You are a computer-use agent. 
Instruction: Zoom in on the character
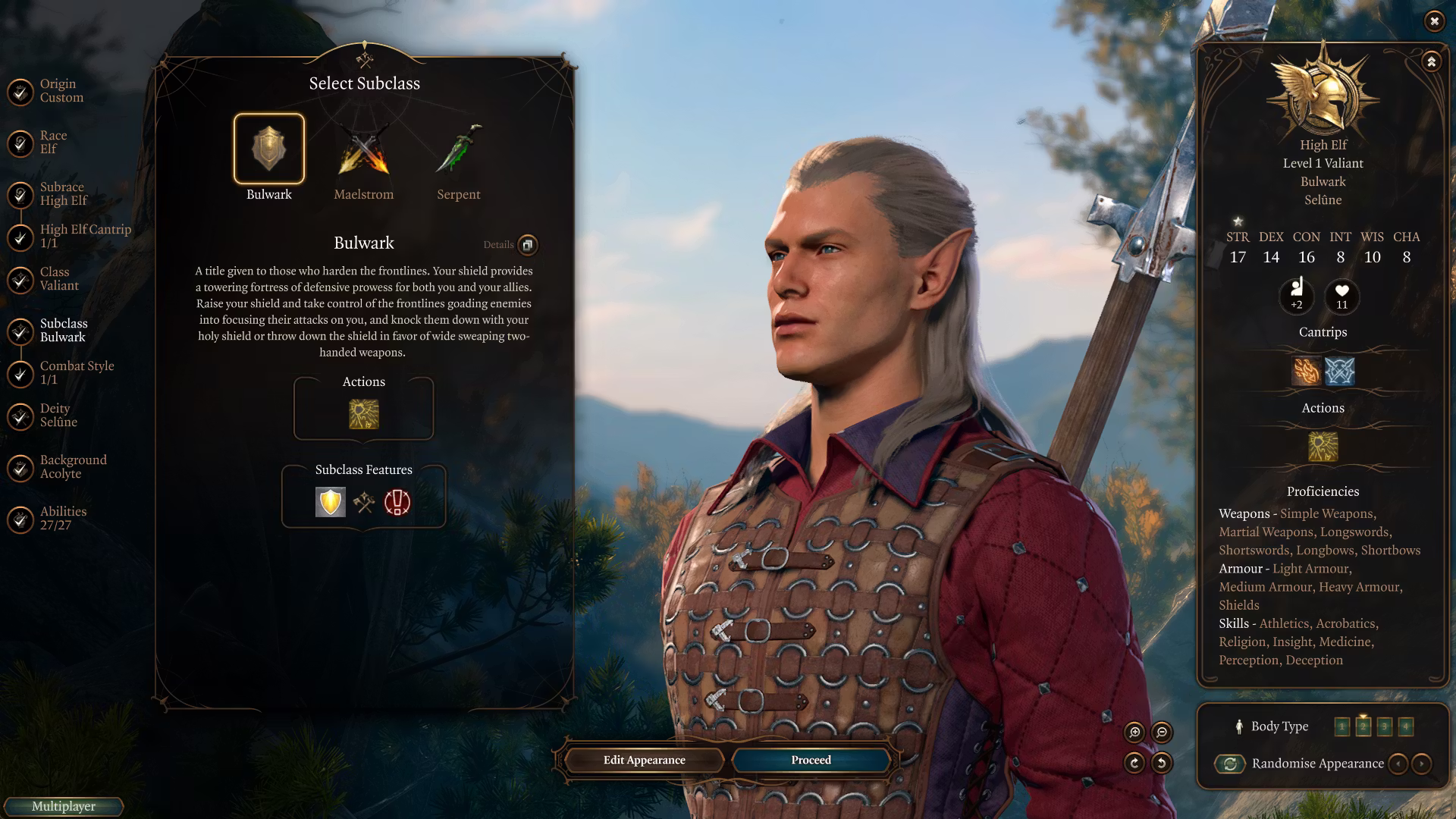[1134, 732]
